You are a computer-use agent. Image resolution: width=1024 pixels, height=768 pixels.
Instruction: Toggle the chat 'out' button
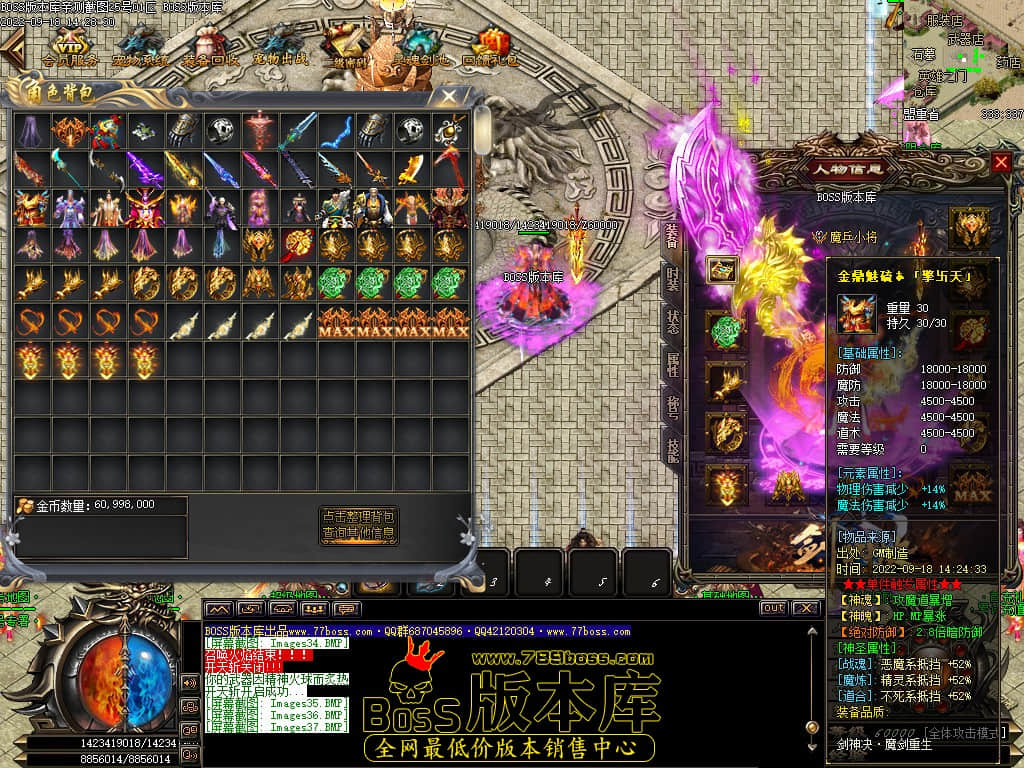point(773,608)
